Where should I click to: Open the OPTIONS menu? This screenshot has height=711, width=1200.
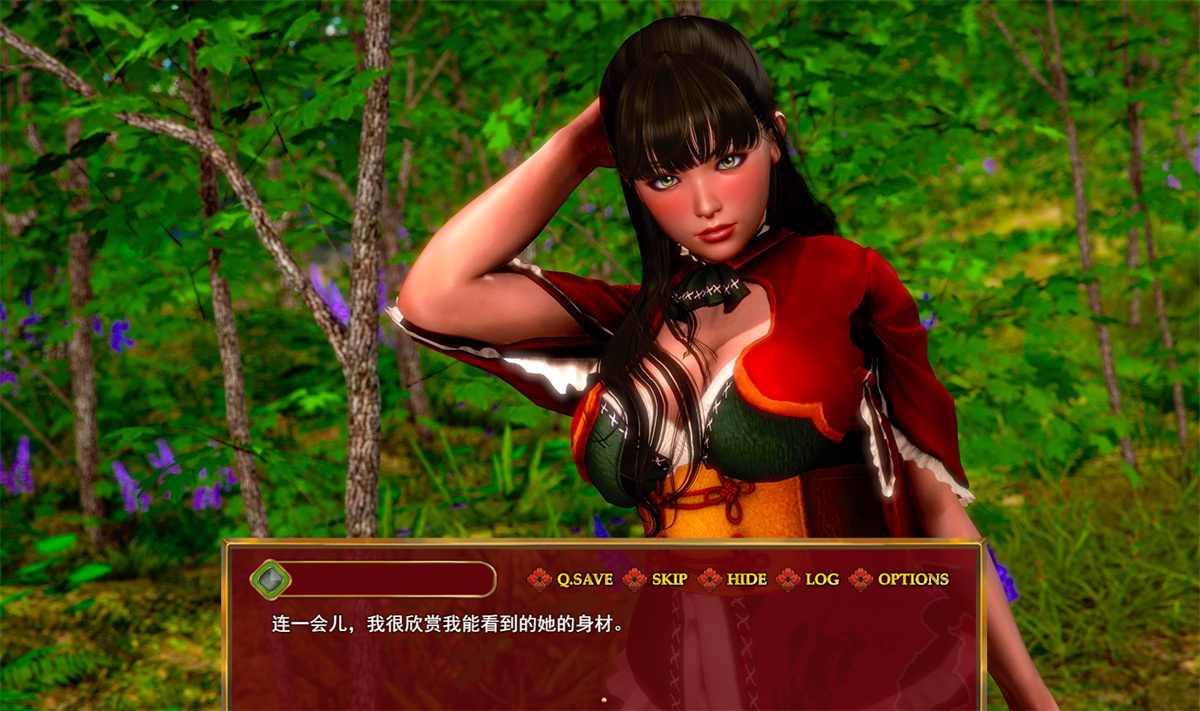(x=912, y=579)
